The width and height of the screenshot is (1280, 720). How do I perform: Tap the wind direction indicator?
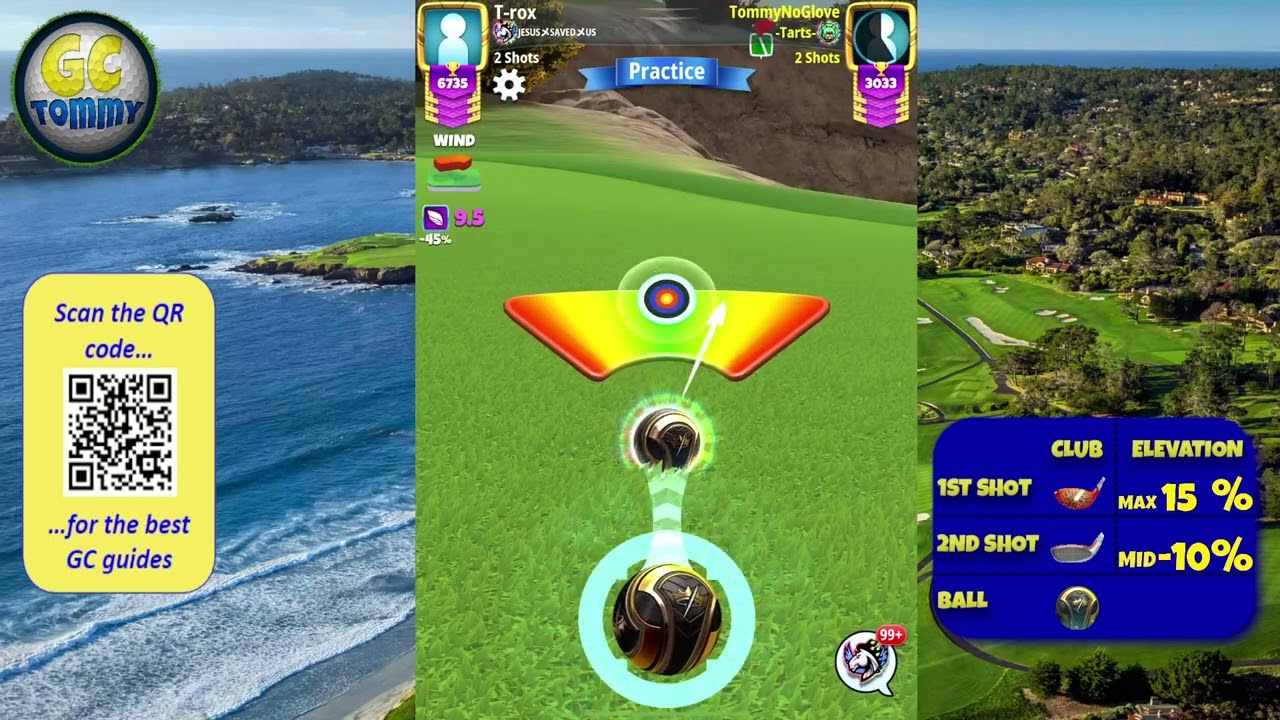point(453,171)
